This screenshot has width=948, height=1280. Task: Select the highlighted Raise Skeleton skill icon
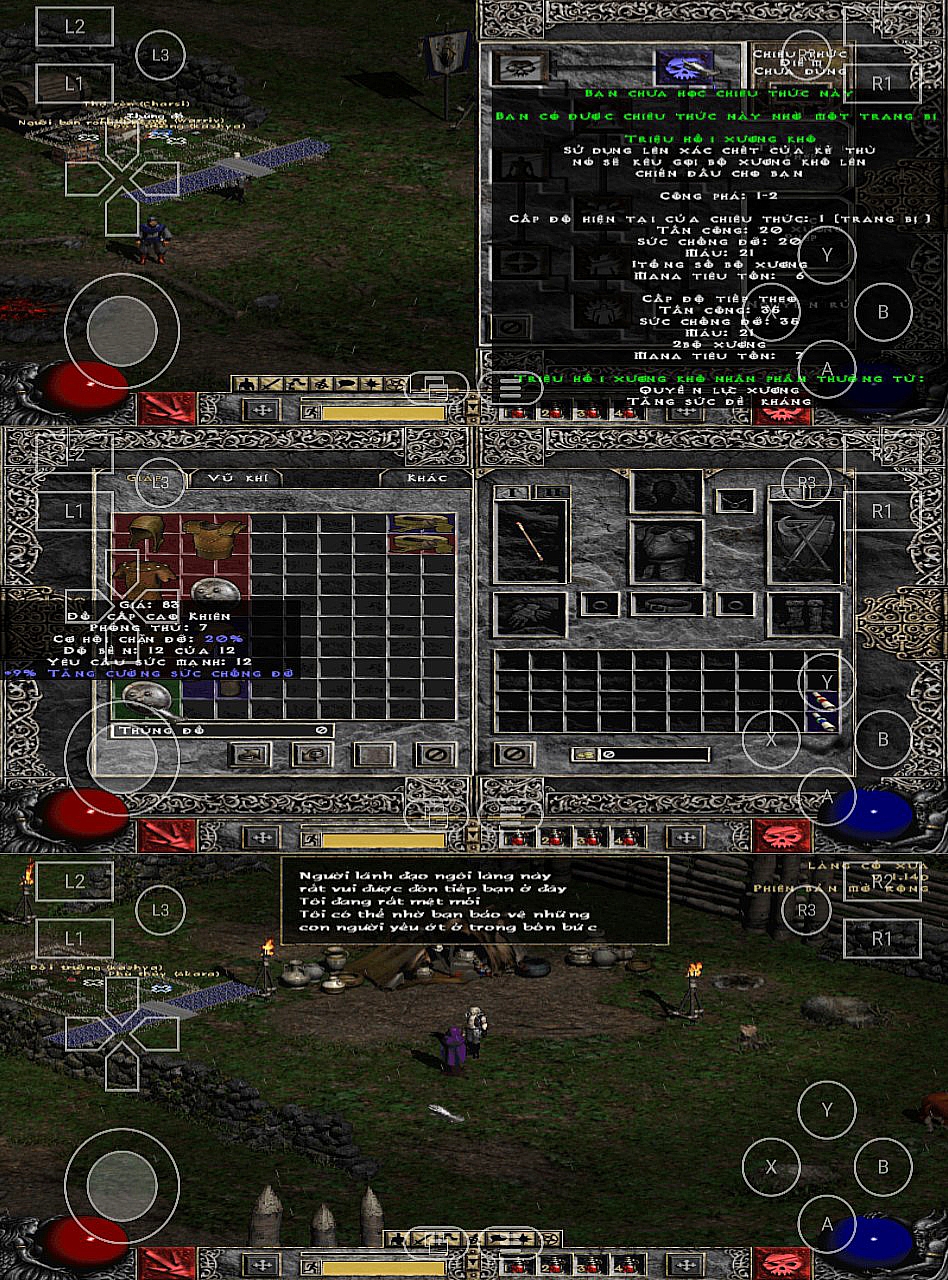point(685,67)
